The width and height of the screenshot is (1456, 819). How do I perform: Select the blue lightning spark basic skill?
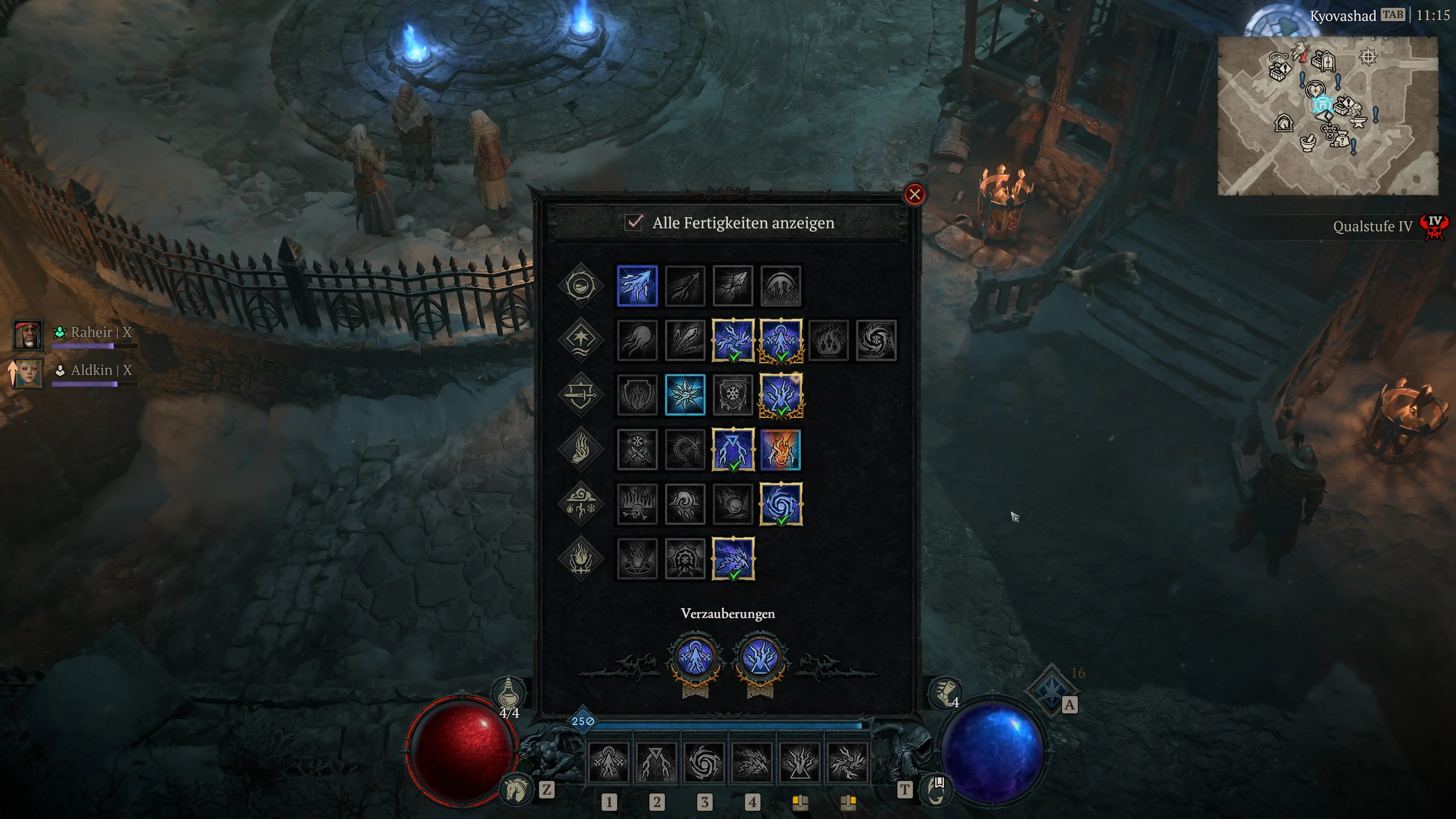[637, 286]
